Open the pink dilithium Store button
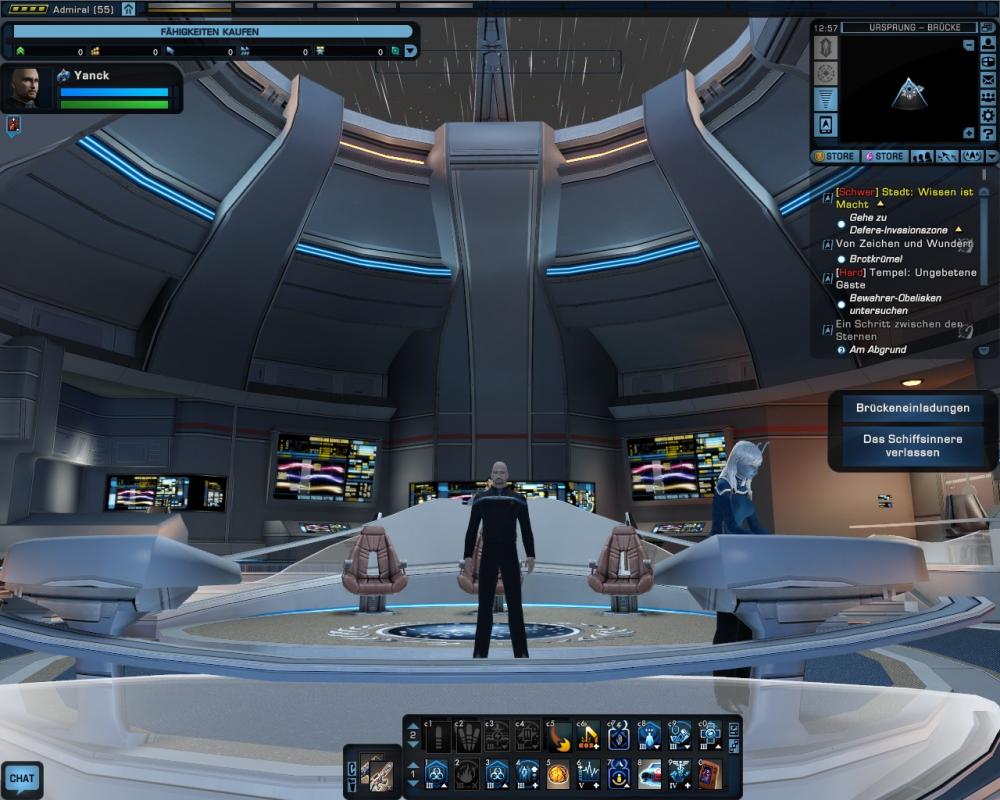1000x800 pixels. click(x=884, y=156)
